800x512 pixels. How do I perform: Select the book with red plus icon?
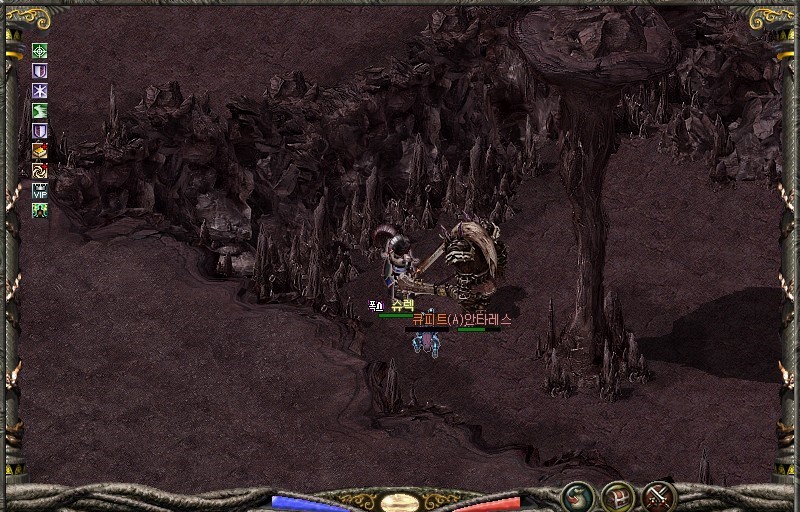coord(40,151)
